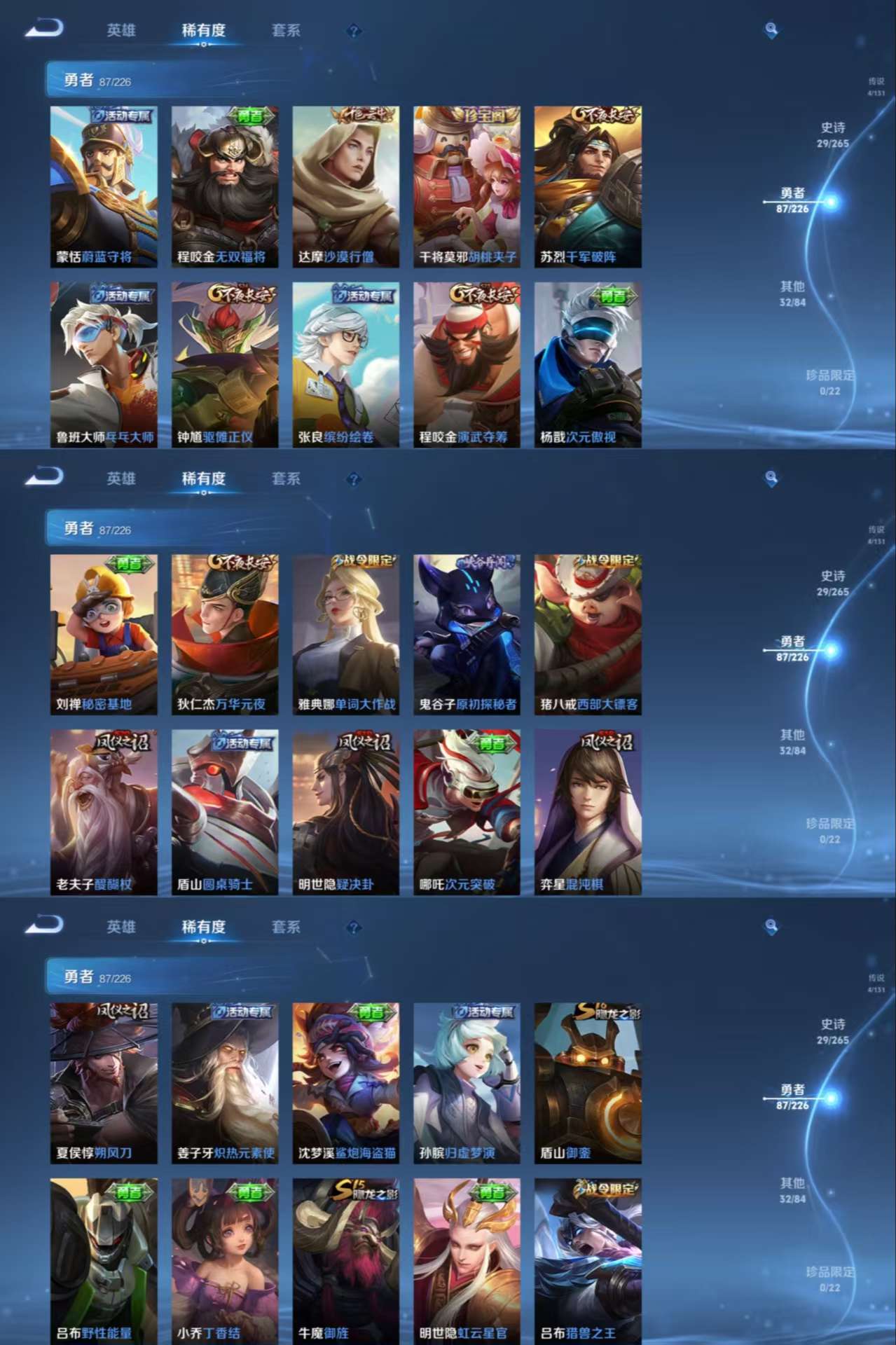Open the 鲁班大师 乒乓大师 skin card

pyautogui.click(x=104, y=364)
